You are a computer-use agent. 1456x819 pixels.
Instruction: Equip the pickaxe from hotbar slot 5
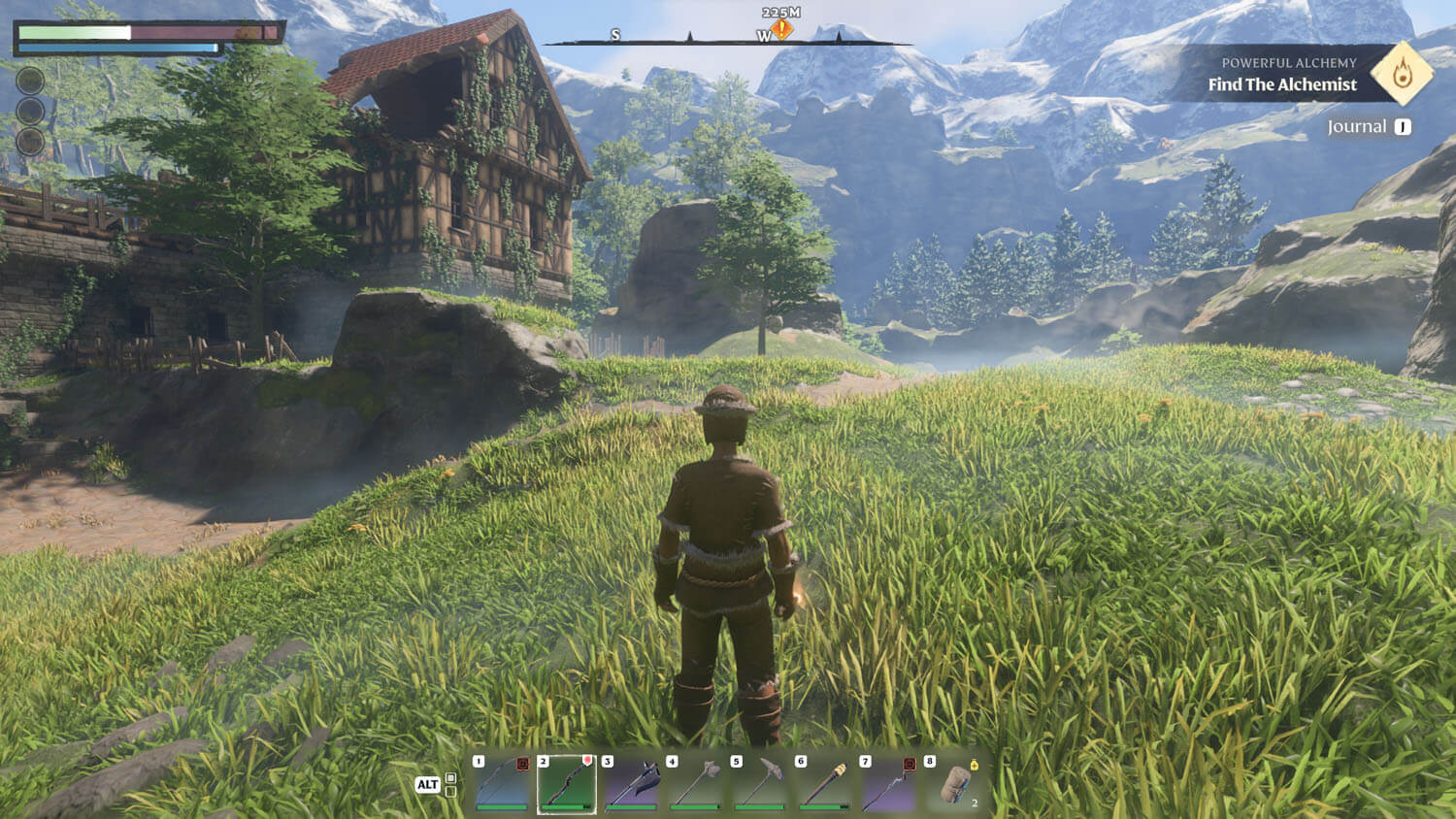760,783
